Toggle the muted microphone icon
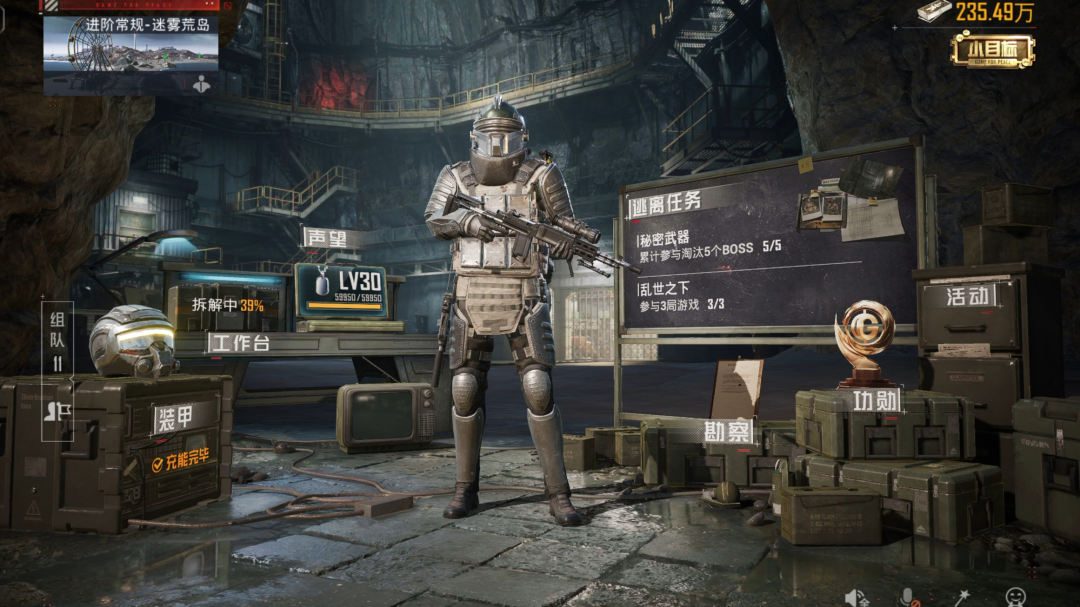Screen dimensions: 1080x607 click(909, 596)
